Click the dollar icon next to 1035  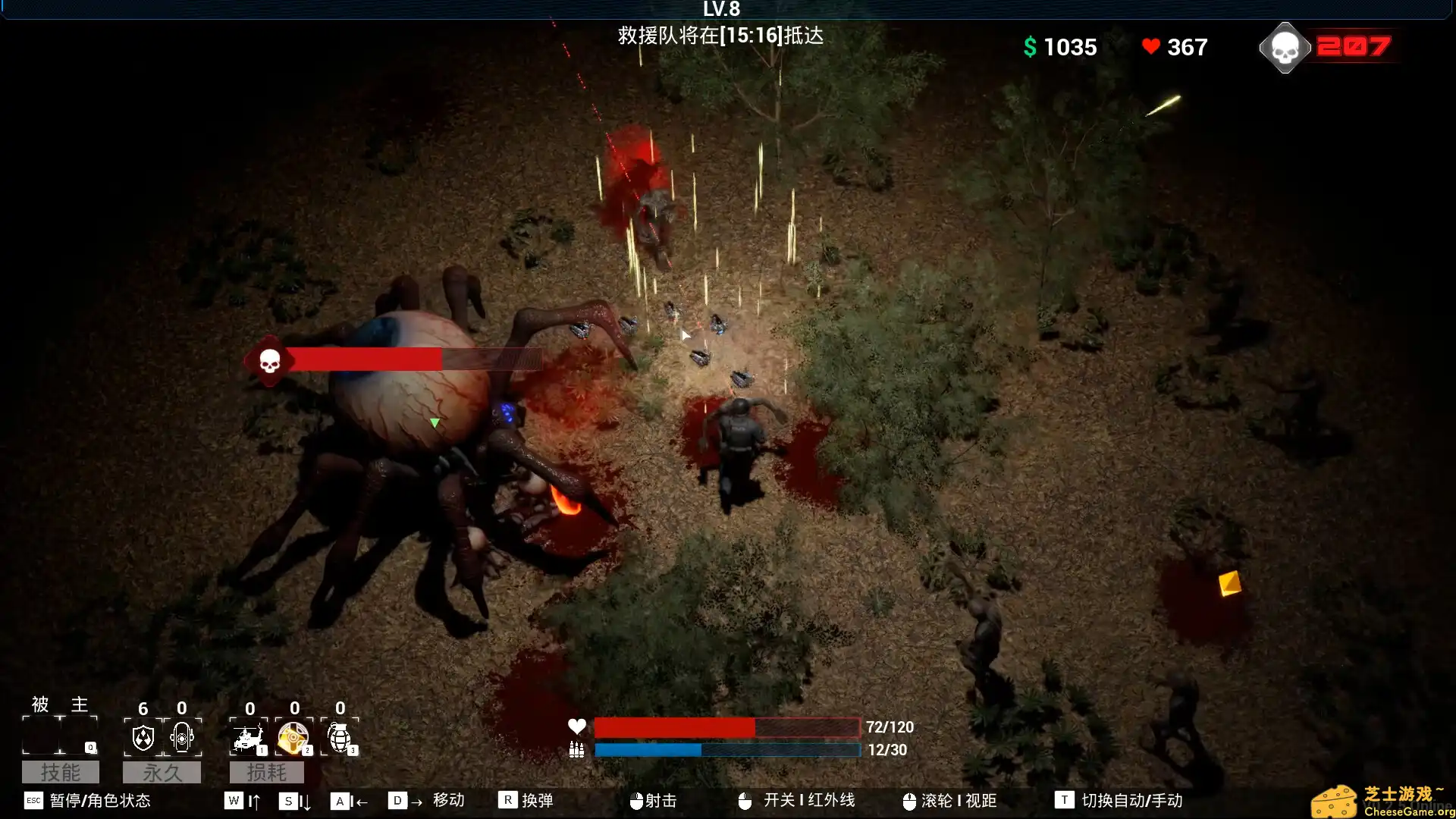[1029, 47]
